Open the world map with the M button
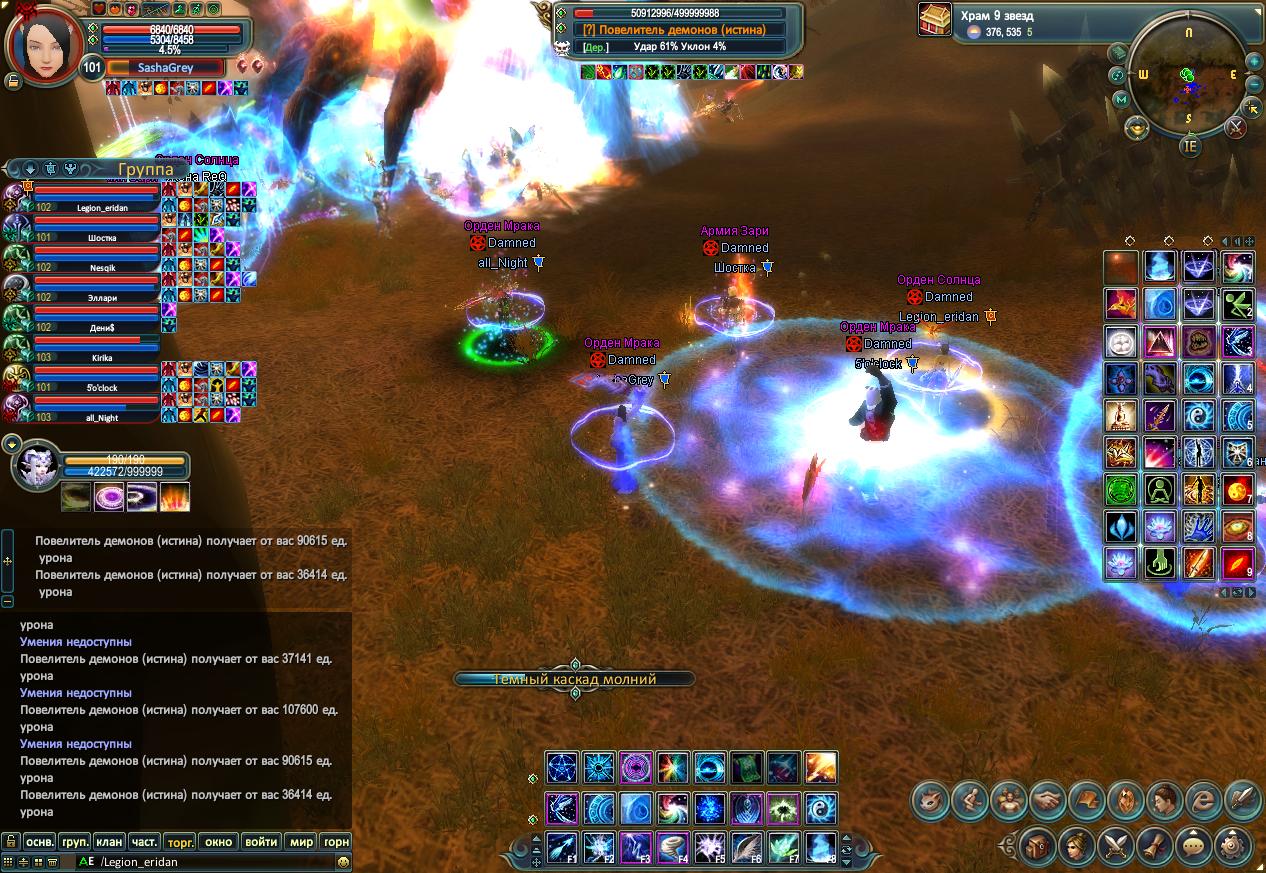Screen dimensions: 1266x873 point(1122,99)
